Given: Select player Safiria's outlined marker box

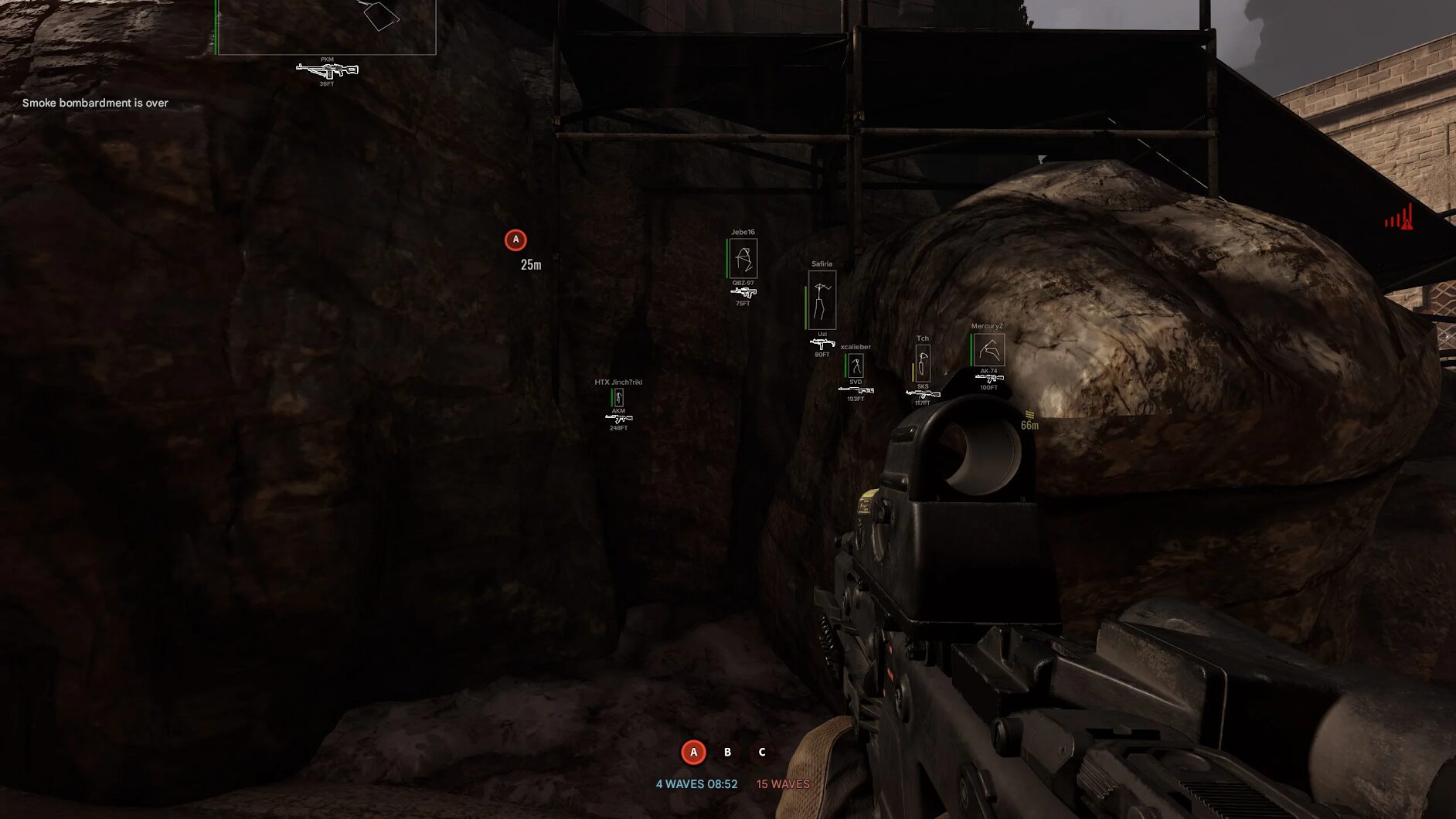Looking at the screenshot, I should [822, 299].
